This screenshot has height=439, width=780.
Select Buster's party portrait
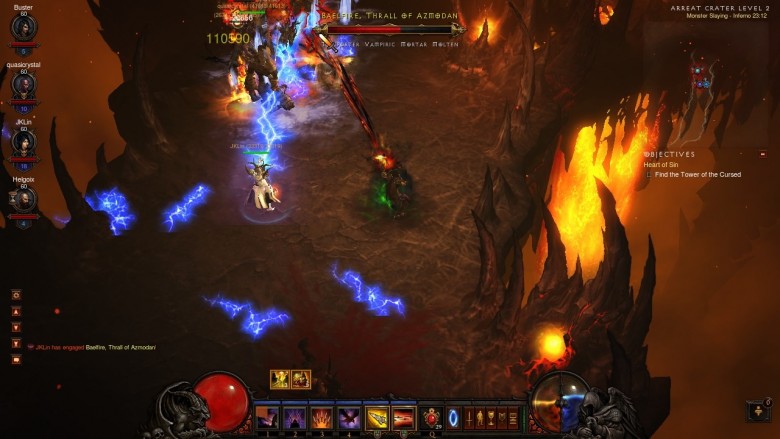pyautogui.click(x=23, y=28)
